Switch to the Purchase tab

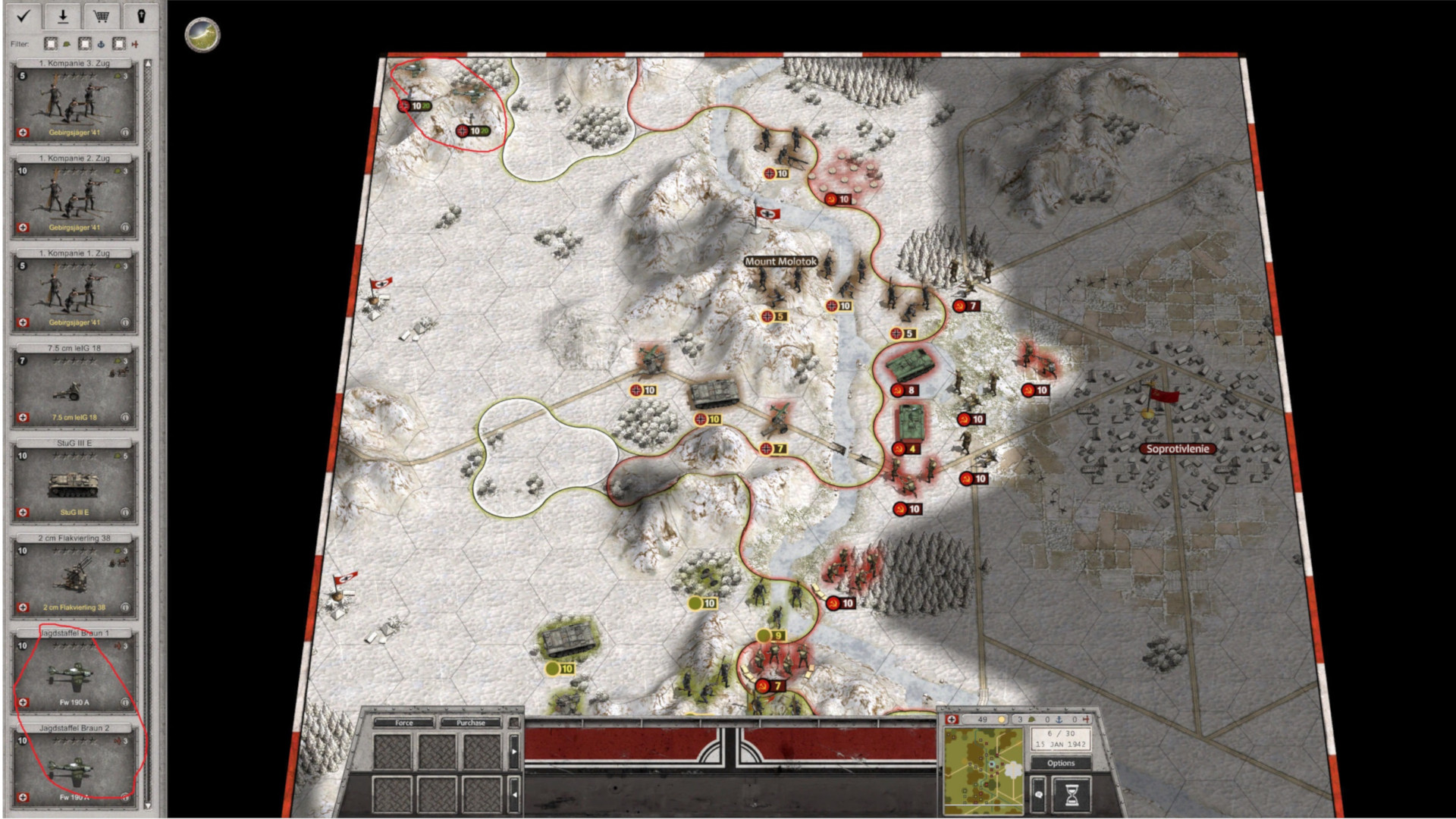tap(471, 723)
